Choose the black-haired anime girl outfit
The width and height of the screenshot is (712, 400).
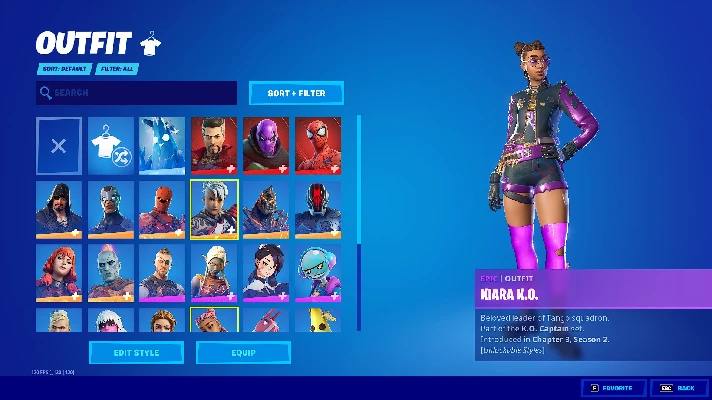coord(266,272)
